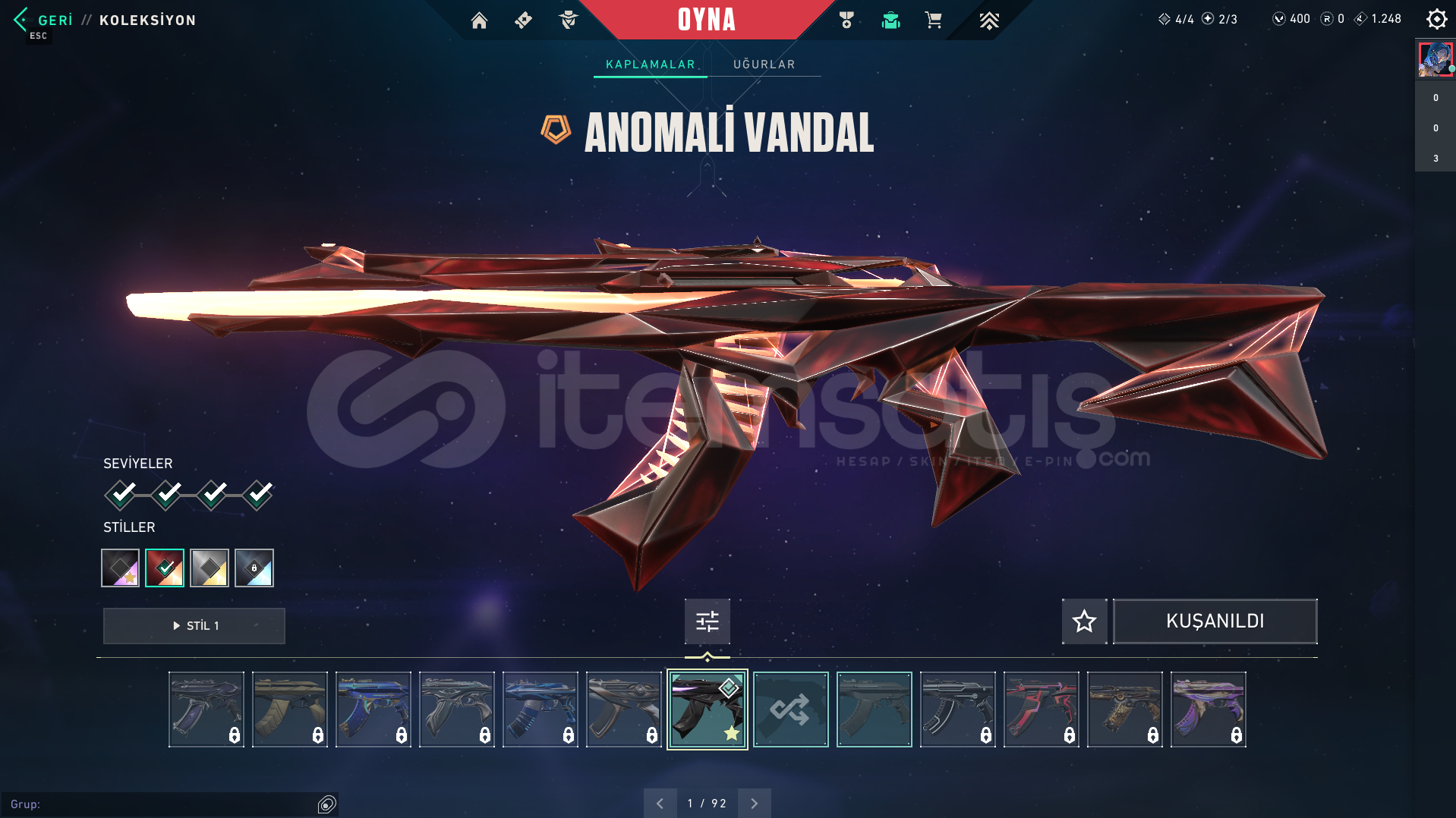Open the settings gear icon
The height and width of the screenshot is (818, 1456).
pyautogui.click(x=1436, y=19)
